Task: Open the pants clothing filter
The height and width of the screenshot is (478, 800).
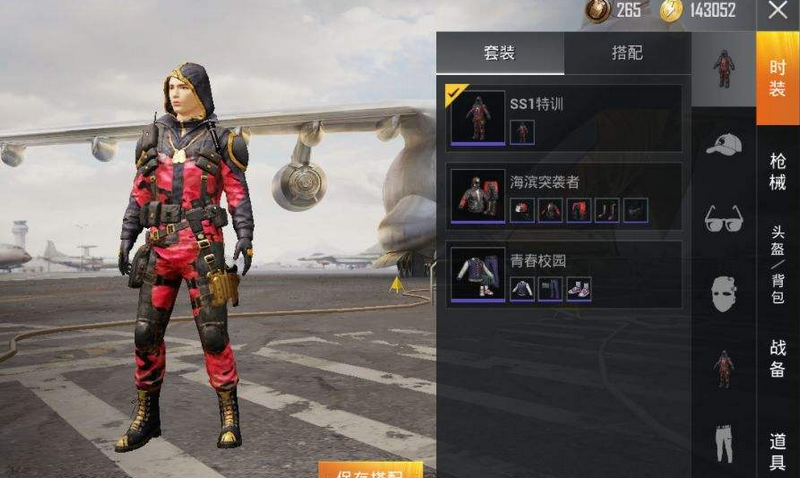Action: (723, 443)
